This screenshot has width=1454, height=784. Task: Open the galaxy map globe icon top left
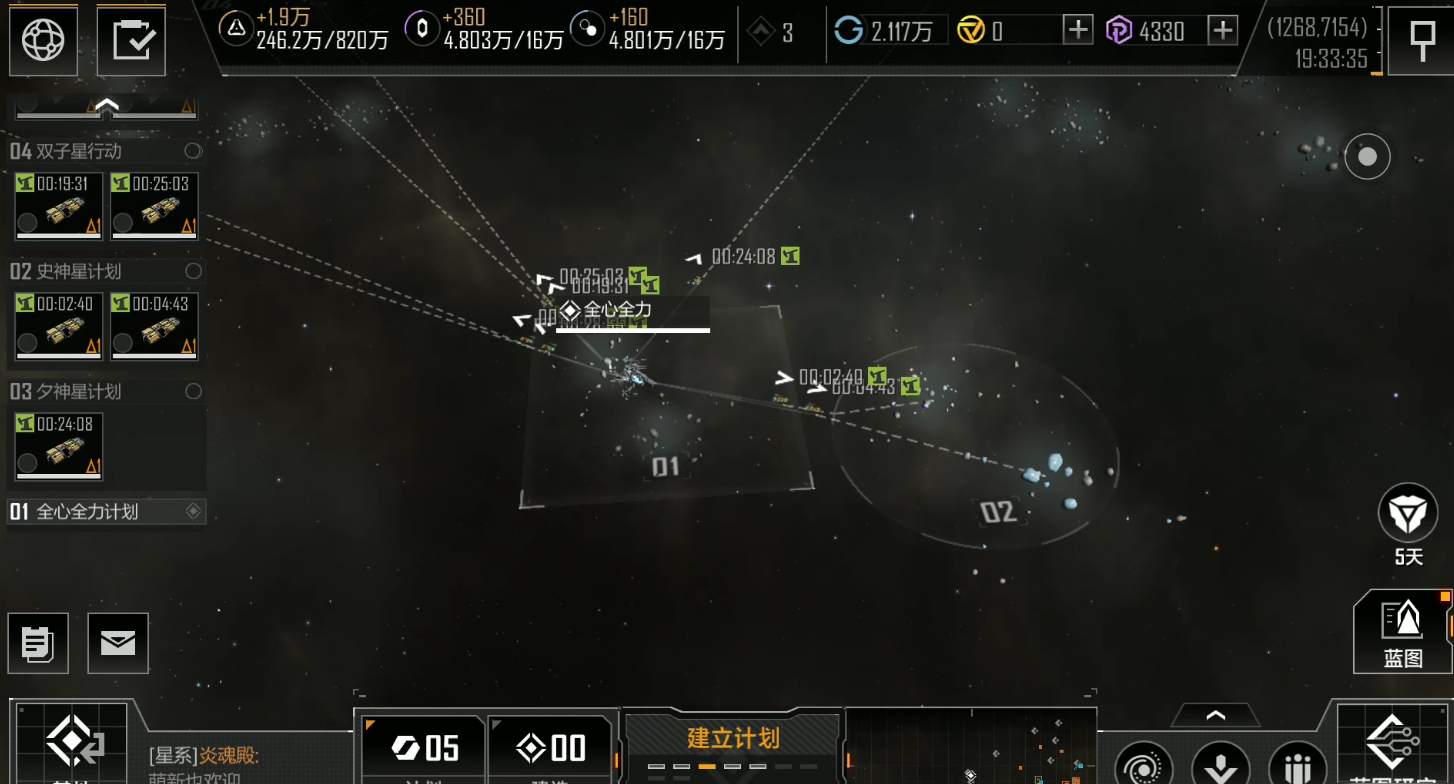pyautogui.click(x=43, y=40)
